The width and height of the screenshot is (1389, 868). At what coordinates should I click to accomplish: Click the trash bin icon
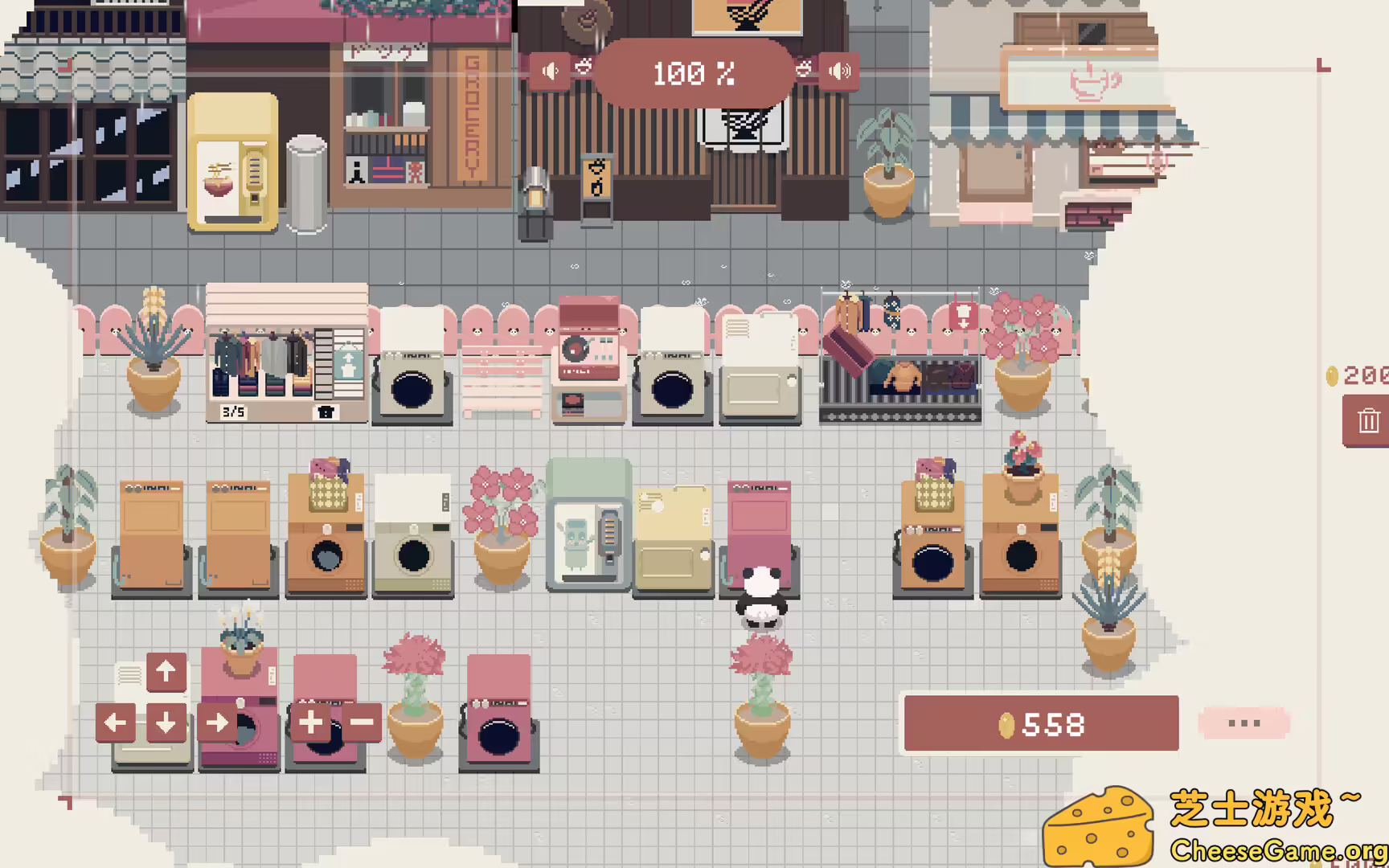[1367, 420]
